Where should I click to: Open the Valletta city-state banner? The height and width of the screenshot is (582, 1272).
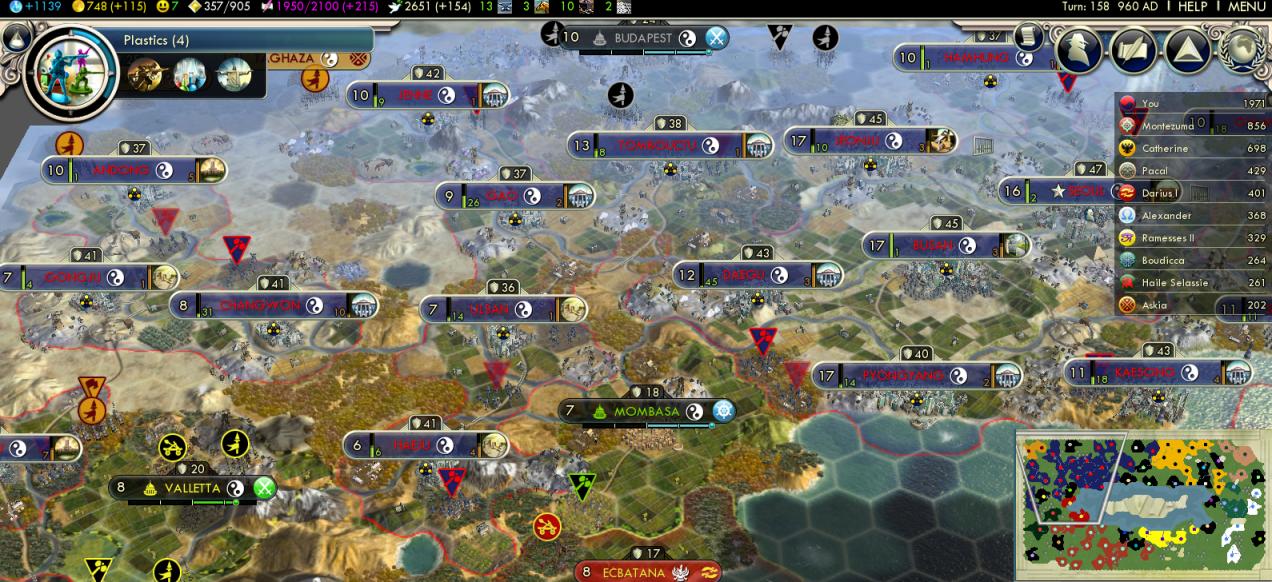click(x=192, y=488)
